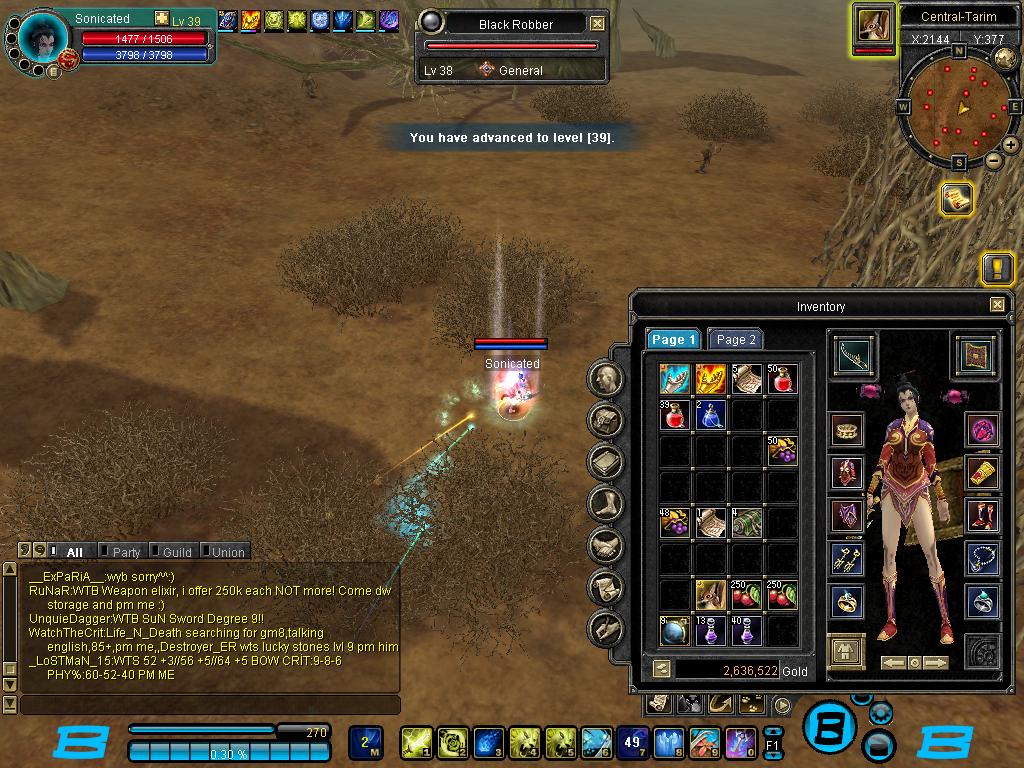This screenshot has height=768, width=1024.
Task: Switch to inventory Page 2
Action: click(x=735, y=339)
